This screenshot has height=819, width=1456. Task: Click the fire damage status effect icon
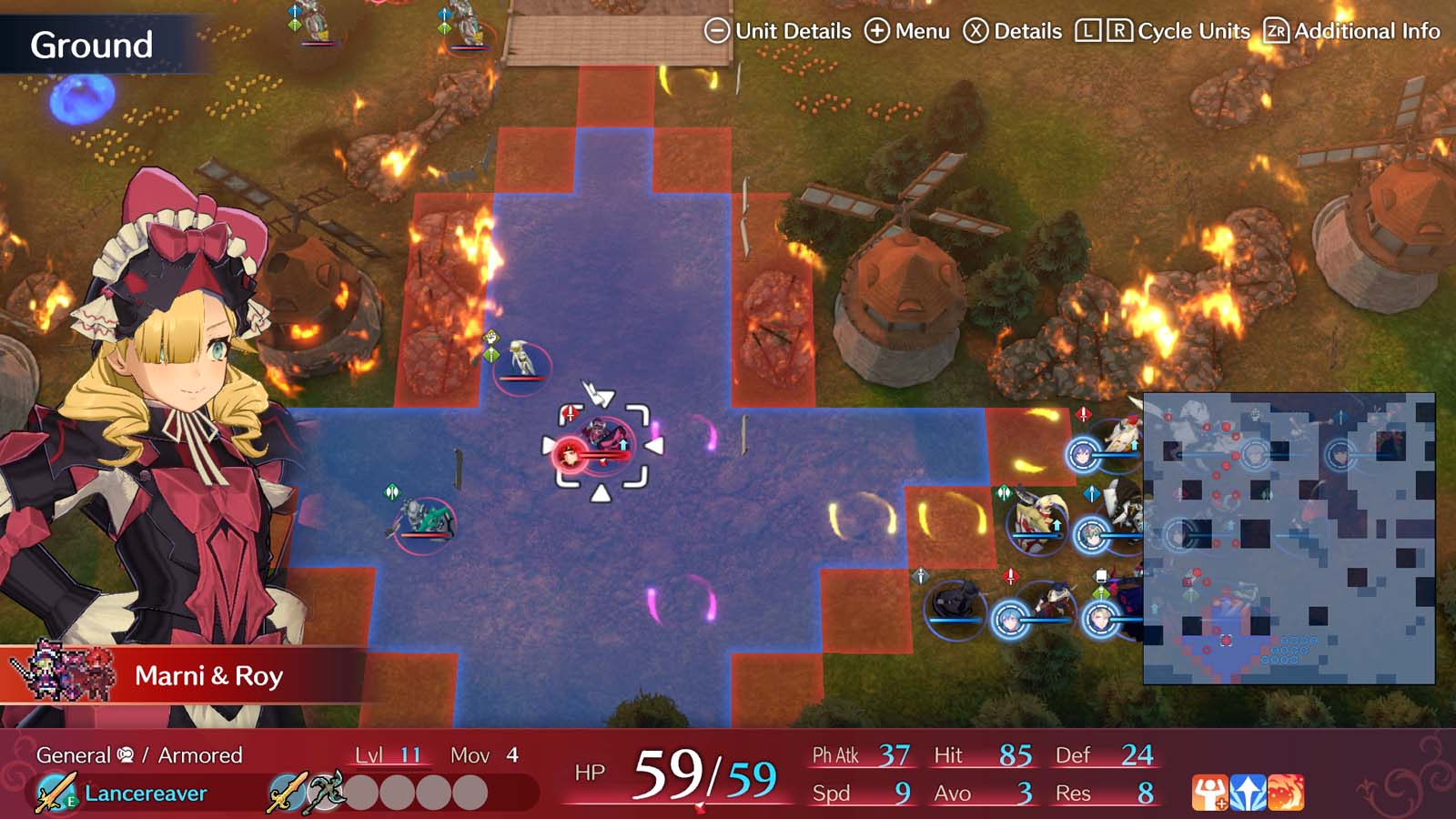tap(1286, 792)
